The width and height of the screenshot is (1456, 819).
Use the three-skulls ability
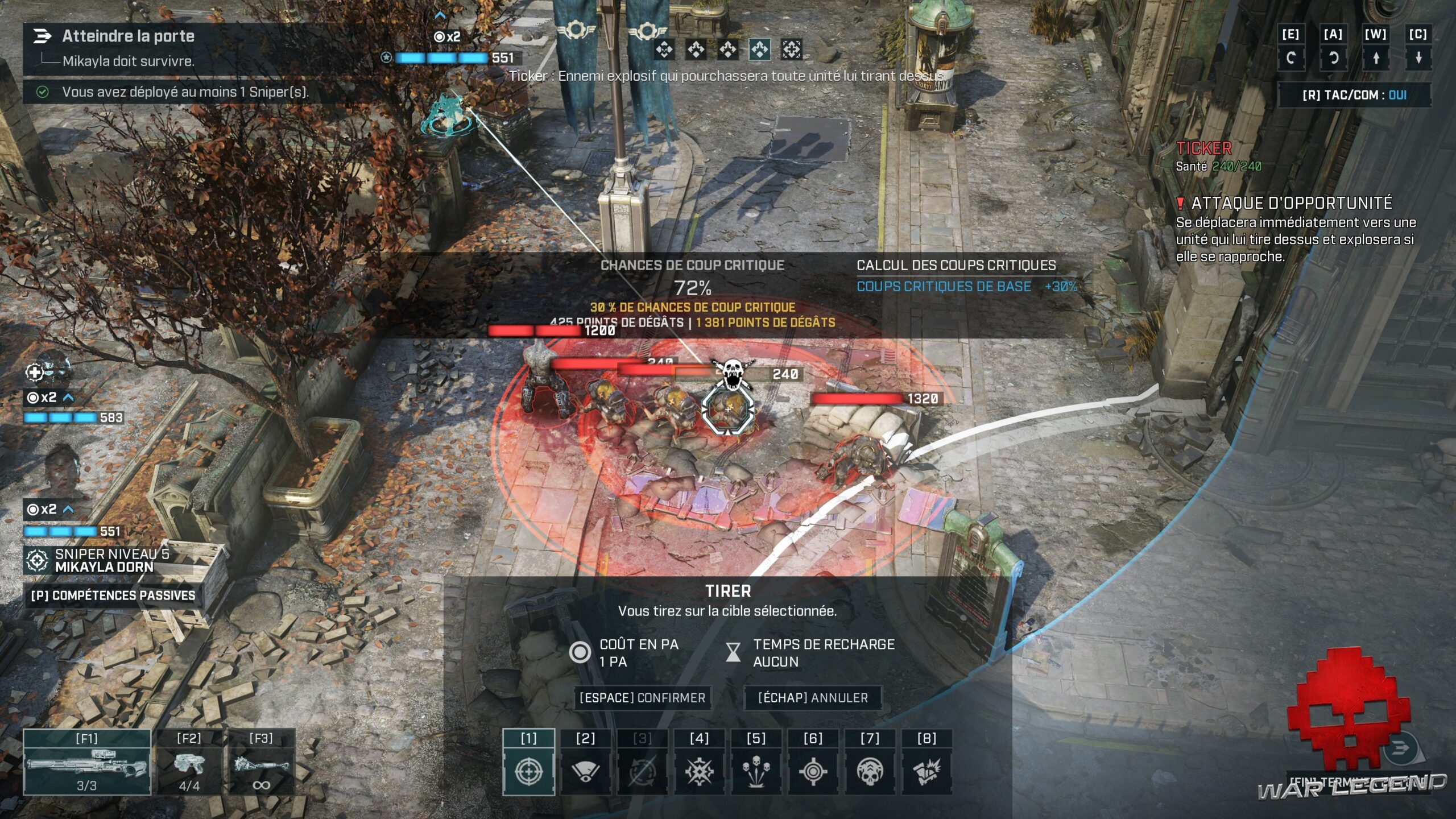[756, 771]
